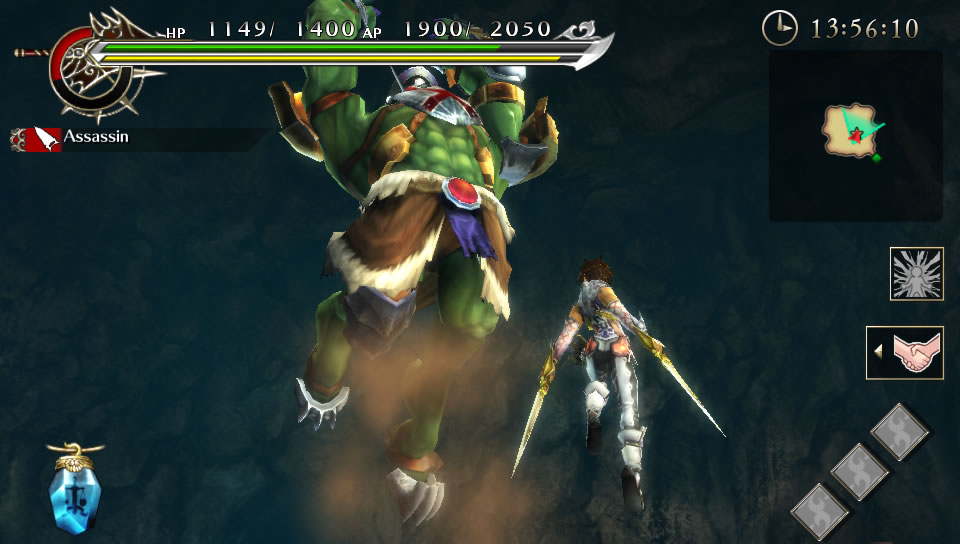Activate the glowing figure burst skill icon
This screenshot has width=960, height=544.
(x=916, y=273)
